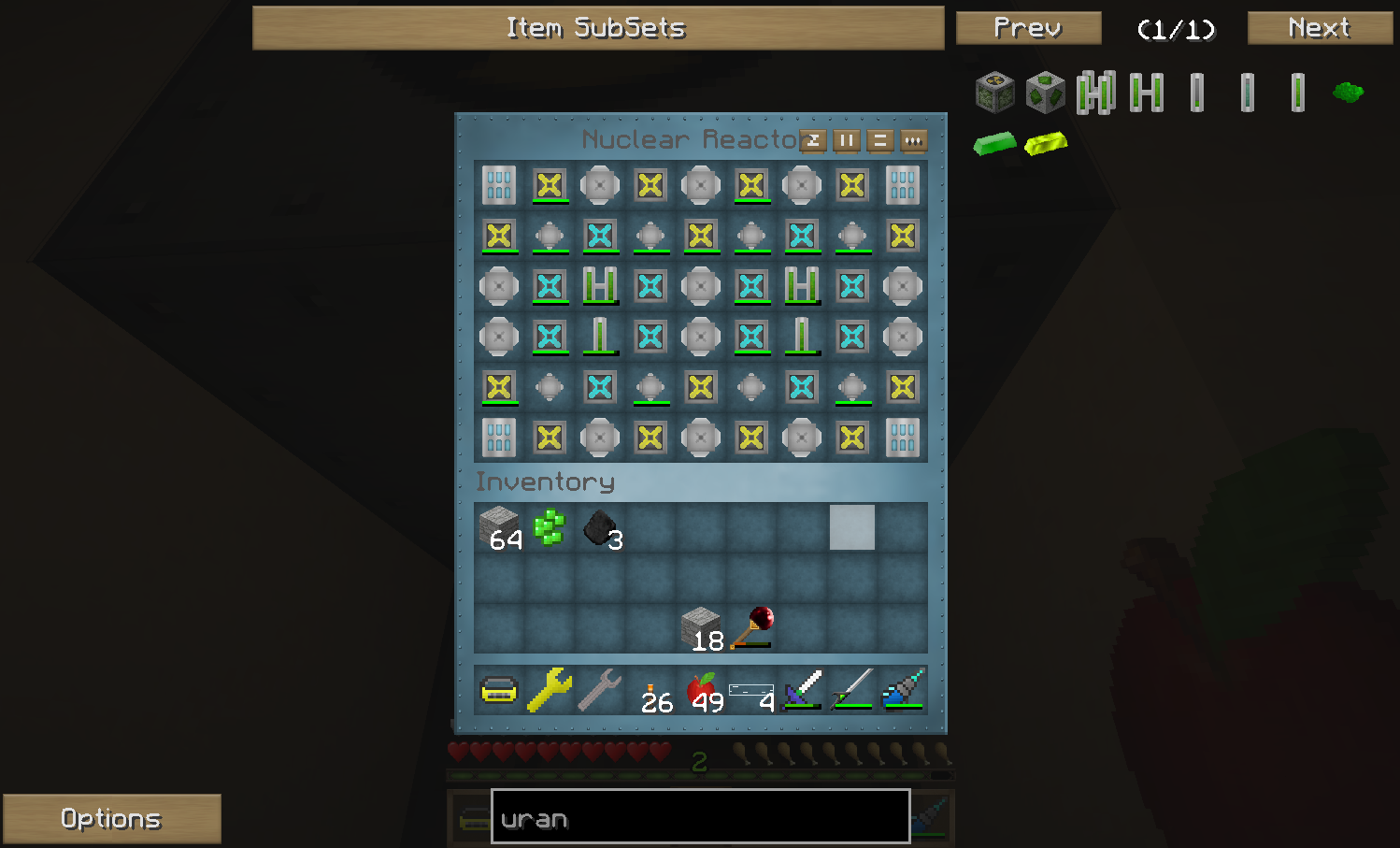This screenshot has width=1400, height=848.
Task: Select the dual uranium cell in item list
Action: coord(1146,93)
